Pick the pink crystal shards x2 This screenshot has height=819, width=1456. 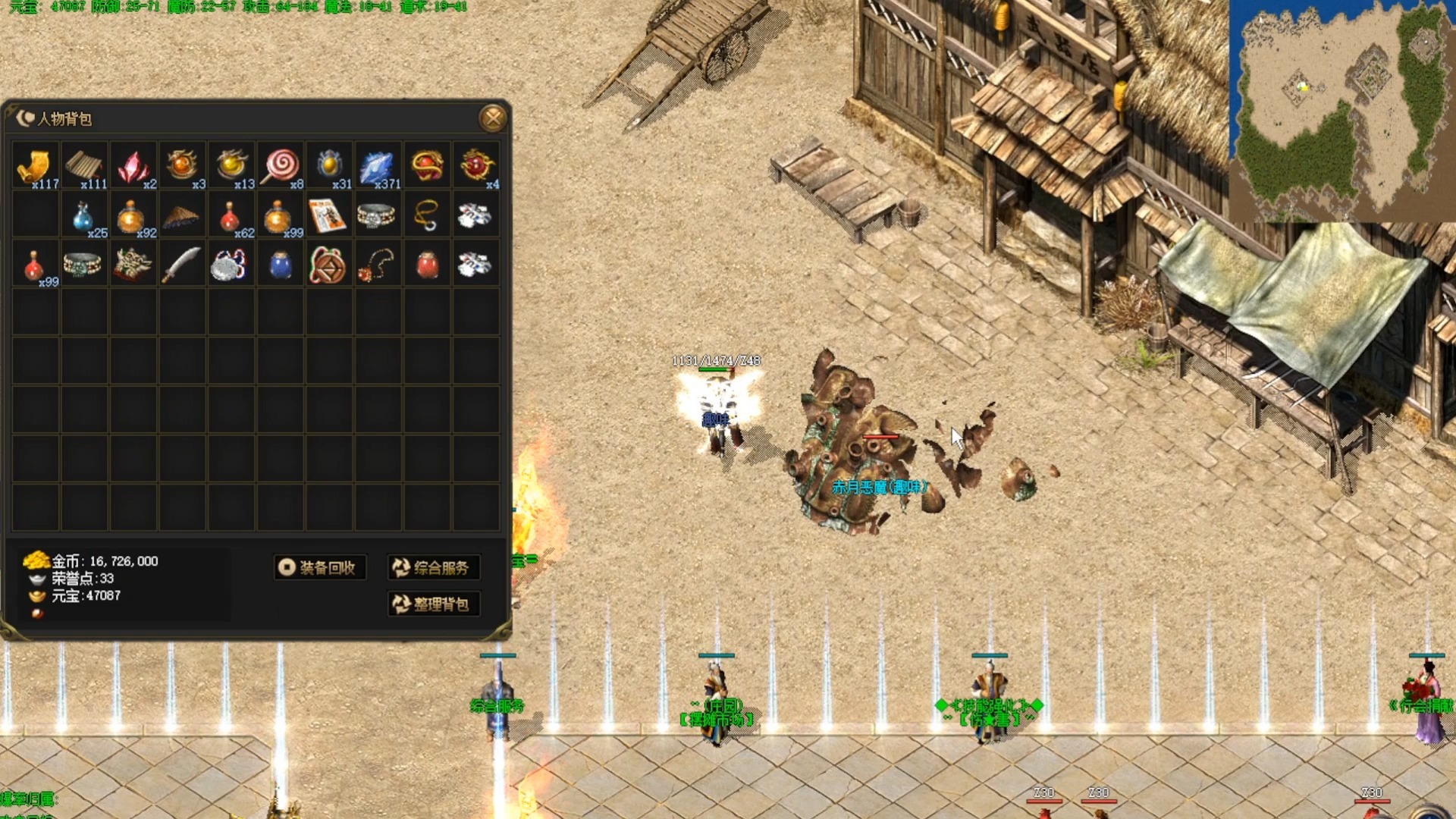tap(133, 165)
